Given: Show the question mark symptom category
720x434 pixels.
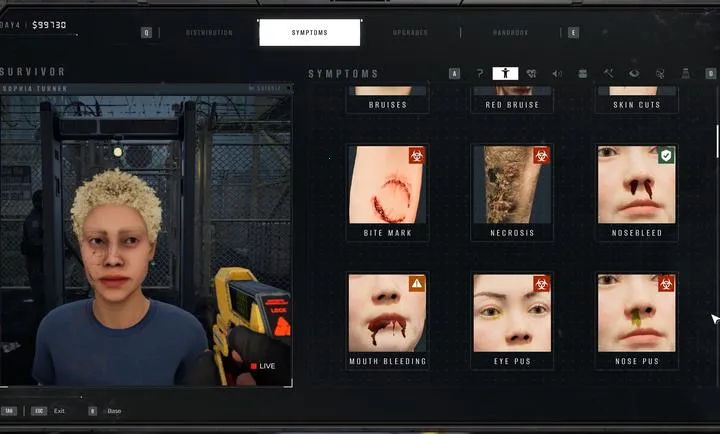Looking at the screenshot, I should (x=480, y=73).
